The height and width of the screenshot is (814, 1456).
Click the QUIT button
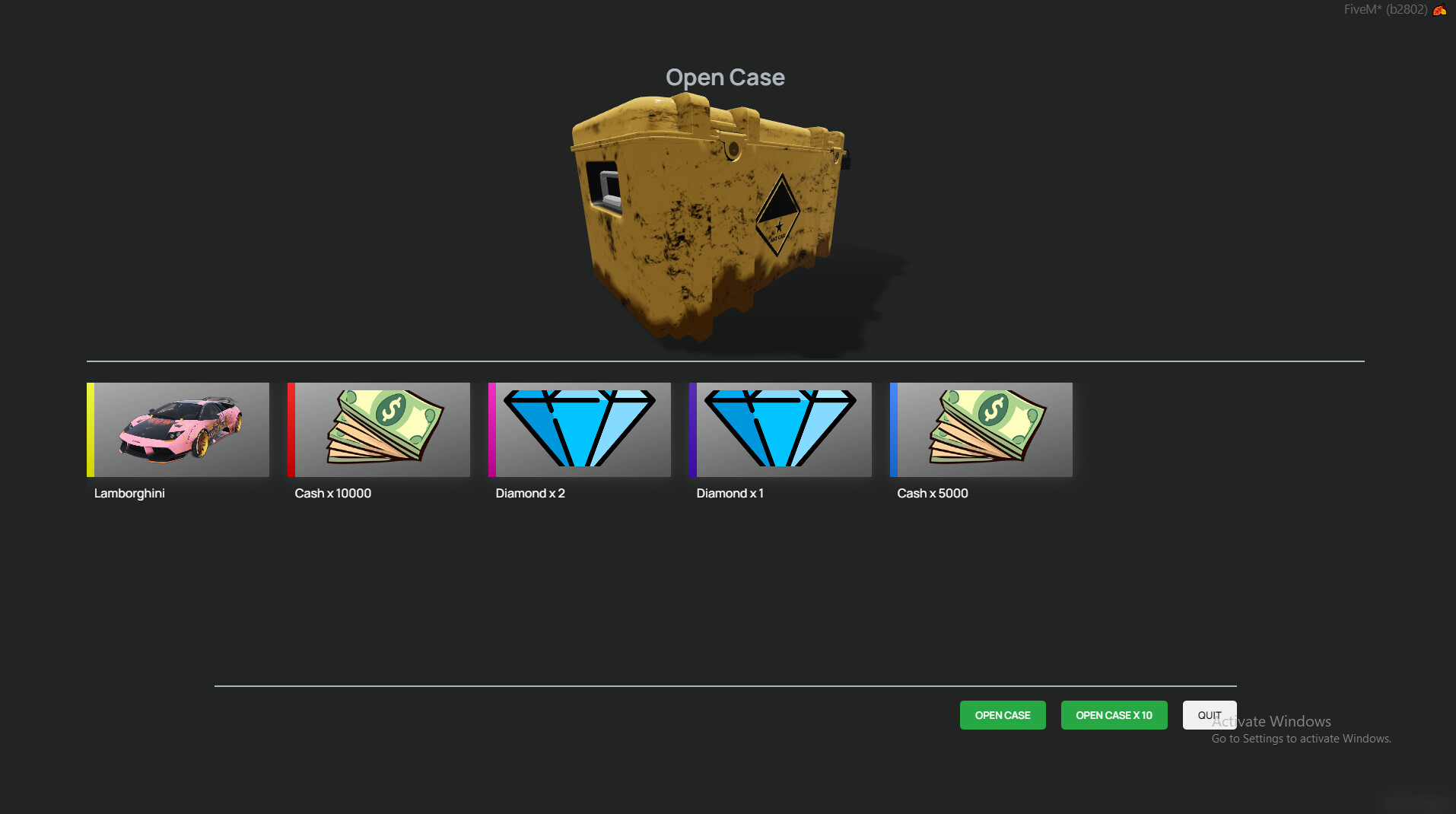1209,715
